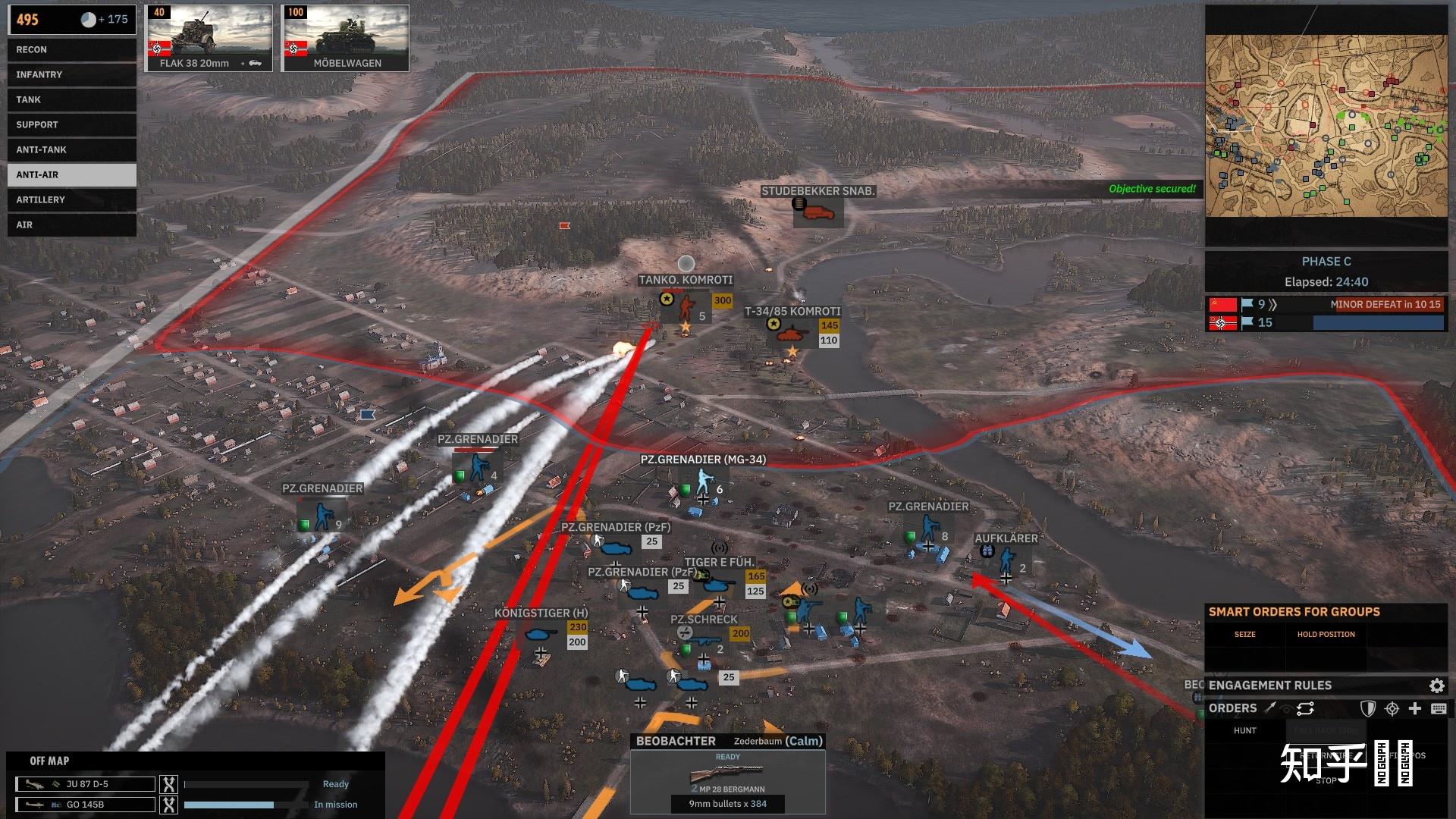Click the orders panel keyboard icon
1456x819 pixels.
1438,709
